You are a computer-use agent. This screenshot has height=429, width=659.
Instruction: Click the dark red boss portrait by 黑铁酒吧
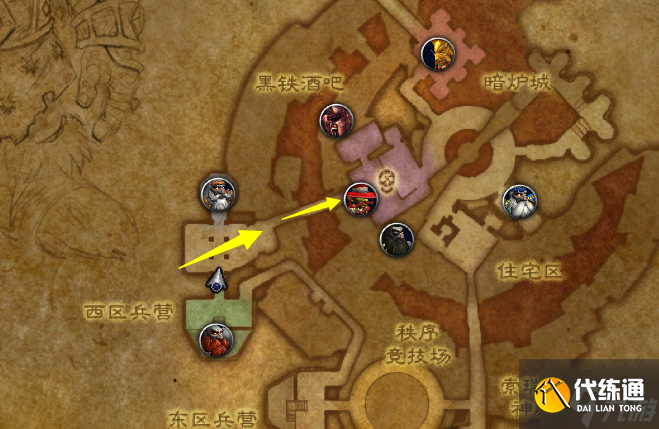[336, 122]
